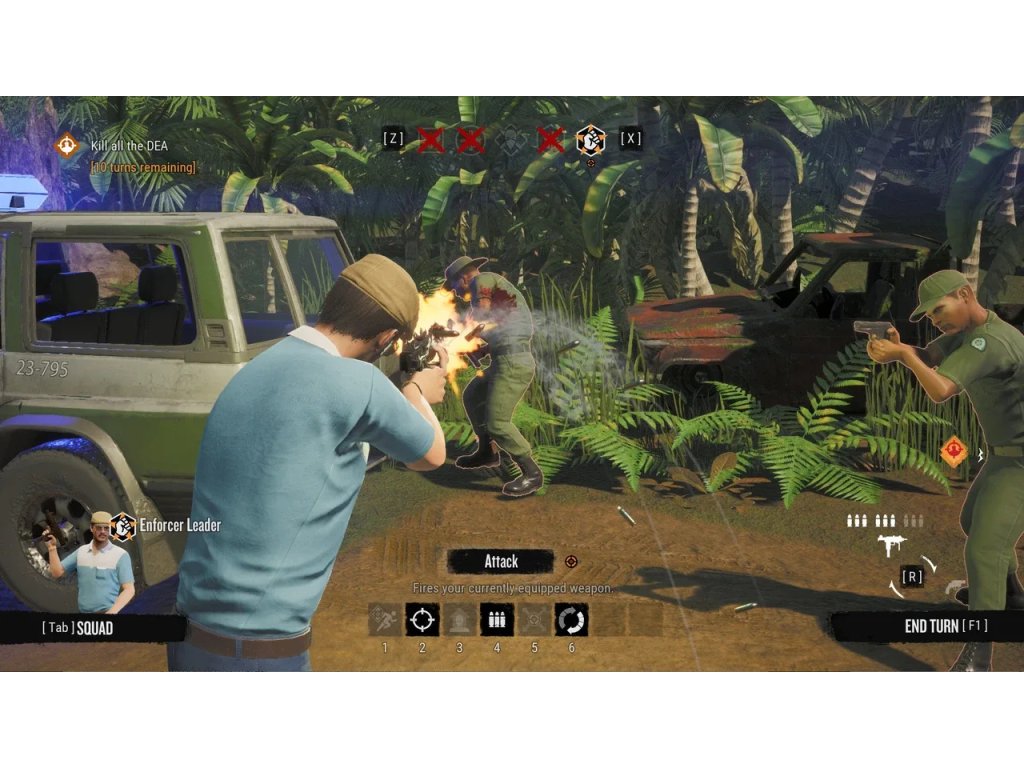End the current turn
This screenshot has width=1024, height=768.
coord(944,626)
